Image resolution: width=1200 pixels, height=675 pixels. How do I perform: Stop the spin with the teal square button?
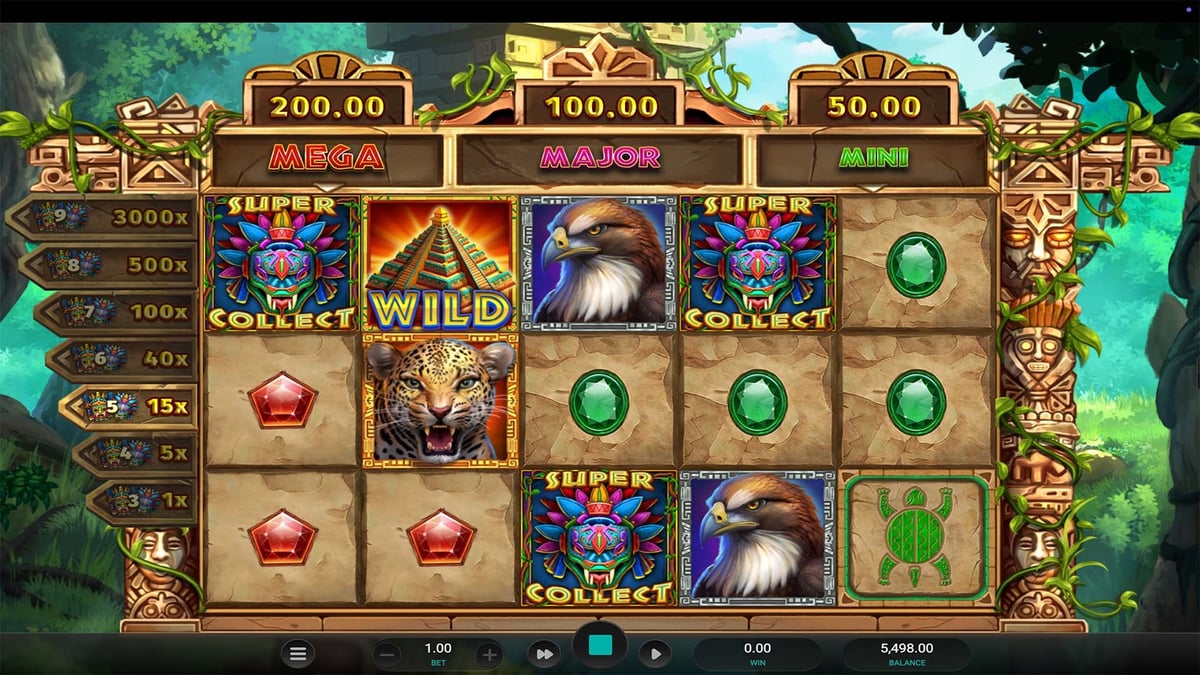[600, 647]
